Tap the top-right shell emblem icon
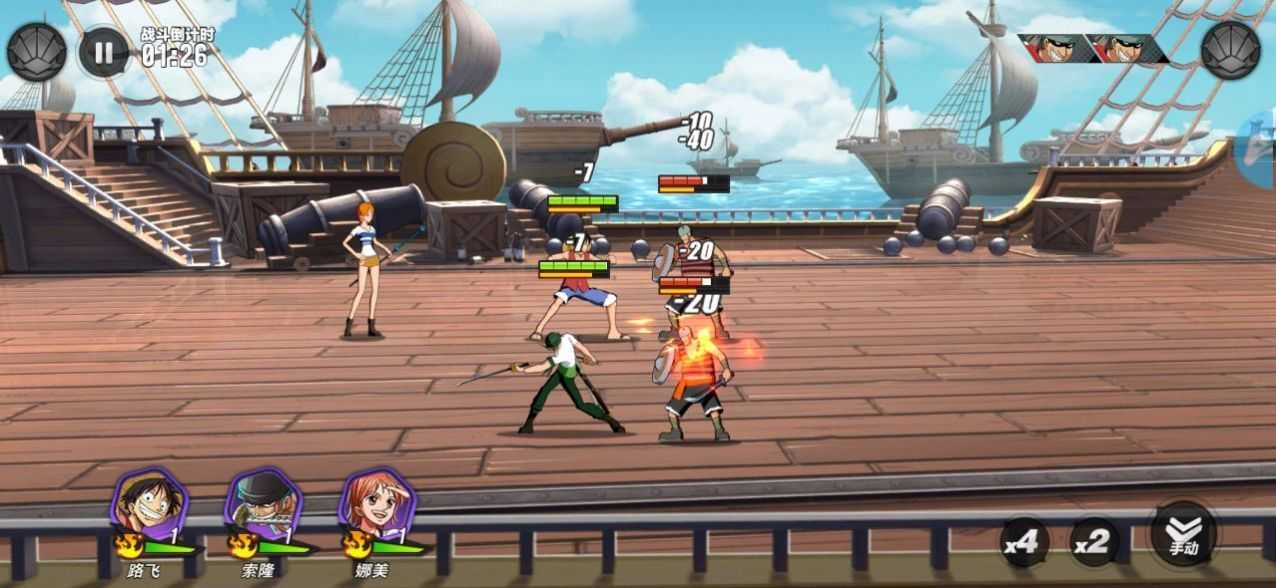This screenshot has height=588, width=1276. point(1230,49)
